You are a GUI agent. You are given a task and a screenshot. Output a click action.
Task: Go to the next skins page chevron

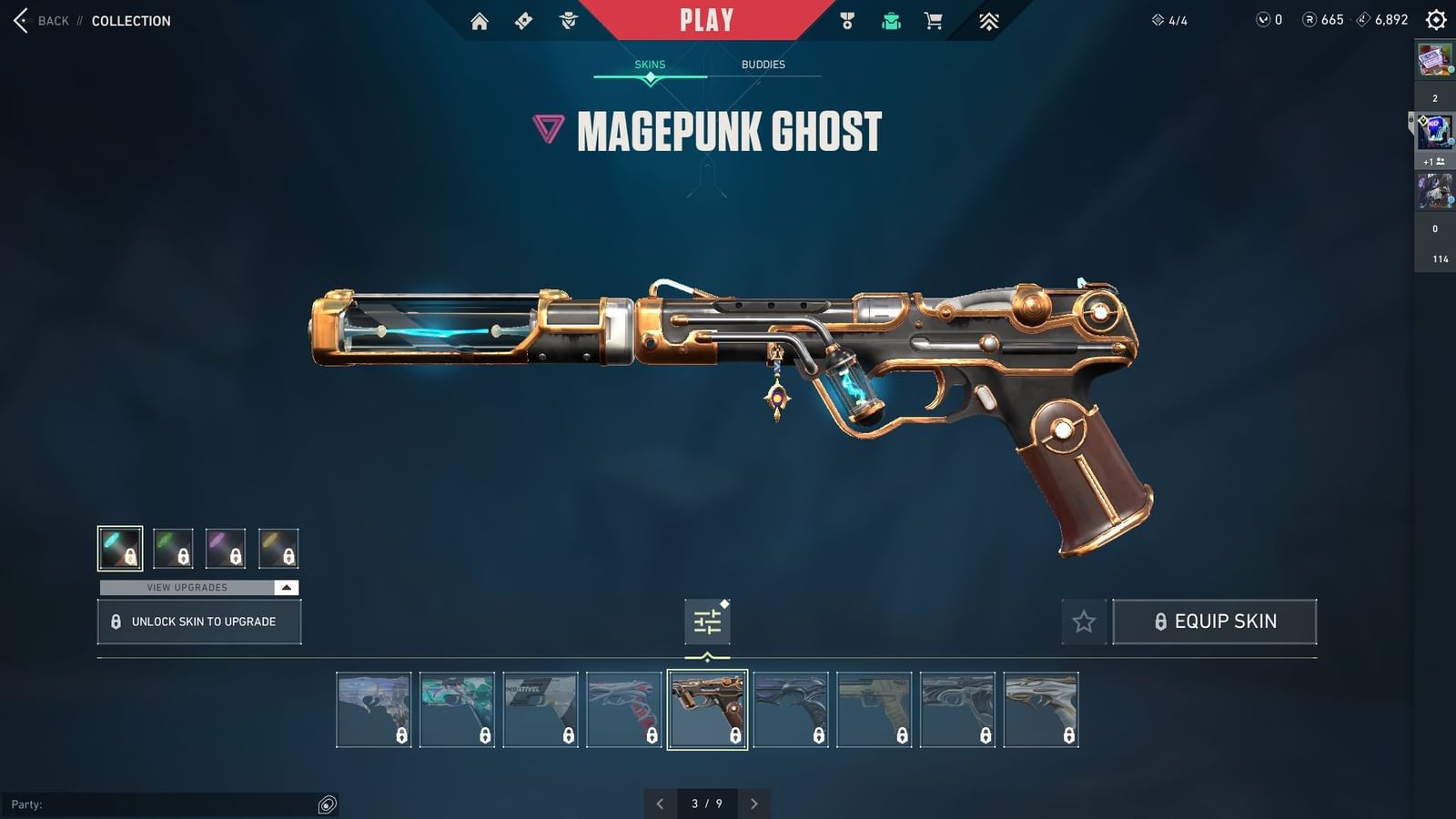[x=753, y=804]
